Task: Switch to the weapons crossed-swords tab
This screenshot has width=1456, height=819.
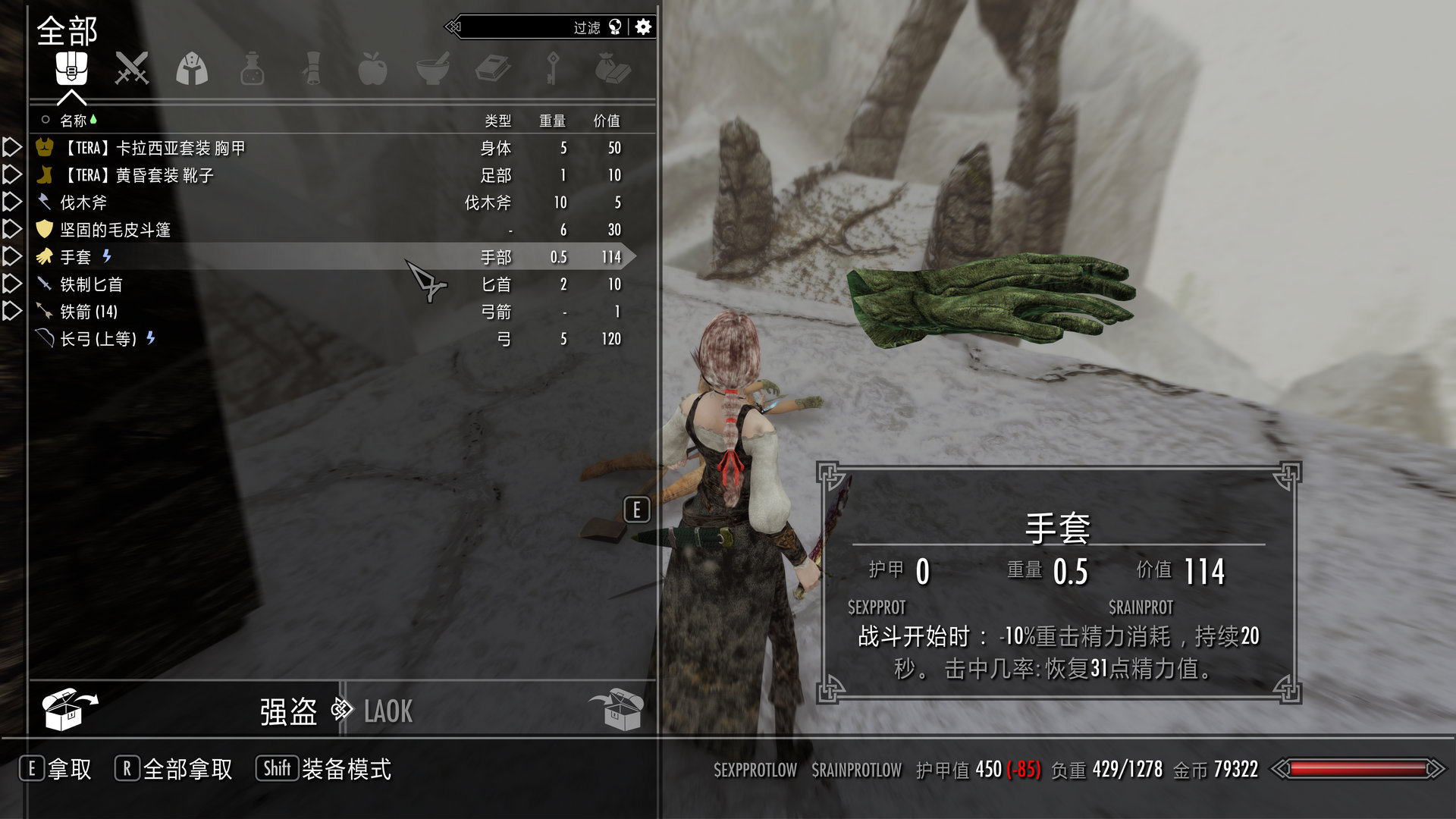Action: click(x=131, y=70)
